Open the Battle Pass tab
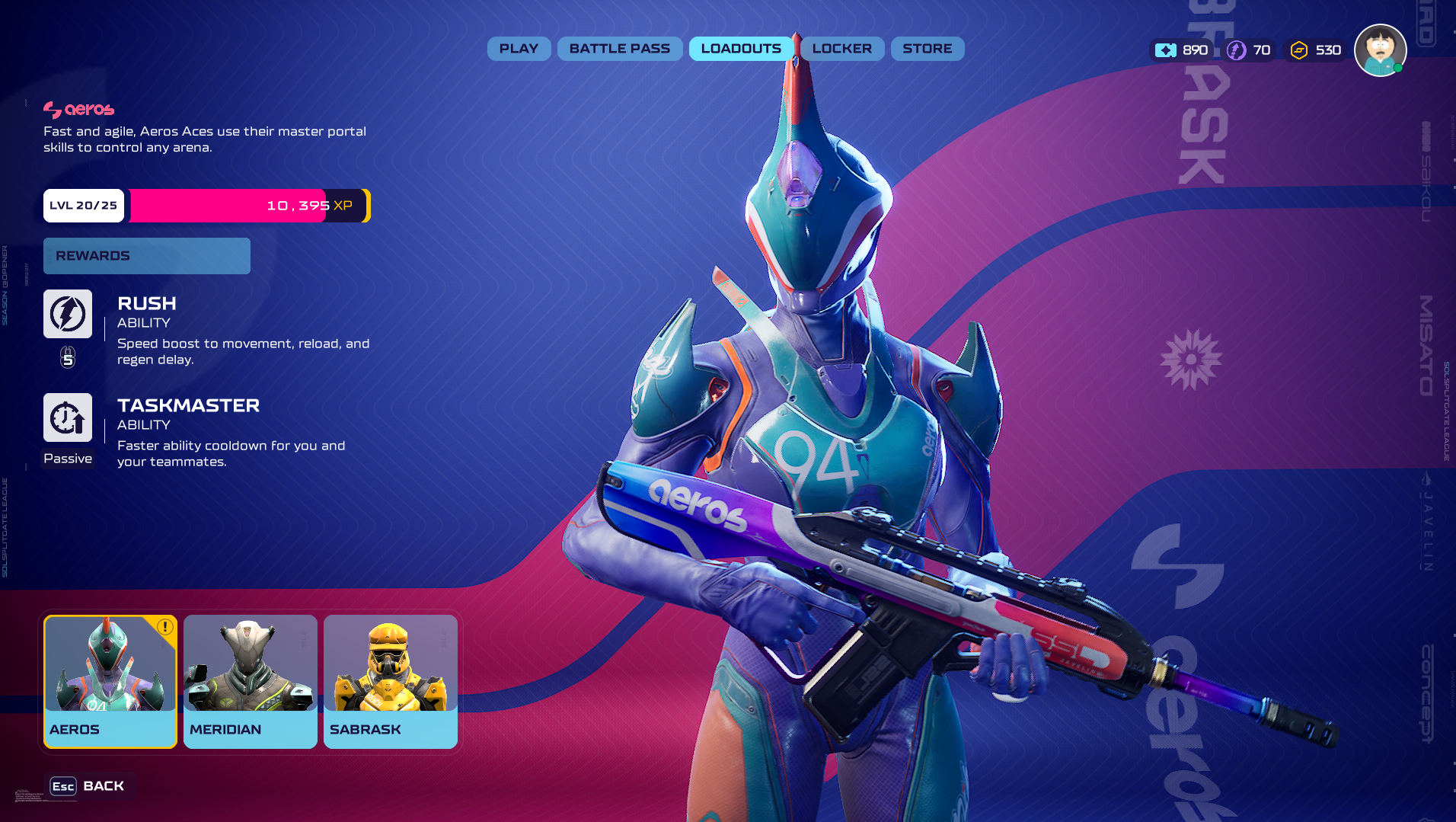1456x822 pixels. (620, 49)
